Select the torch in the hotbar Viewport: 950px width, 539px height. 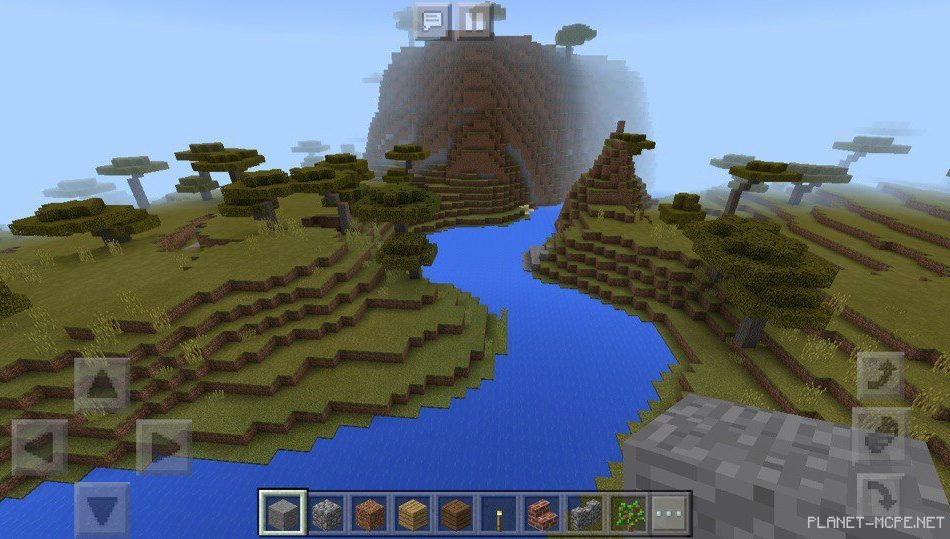click(x=498, y=514)
